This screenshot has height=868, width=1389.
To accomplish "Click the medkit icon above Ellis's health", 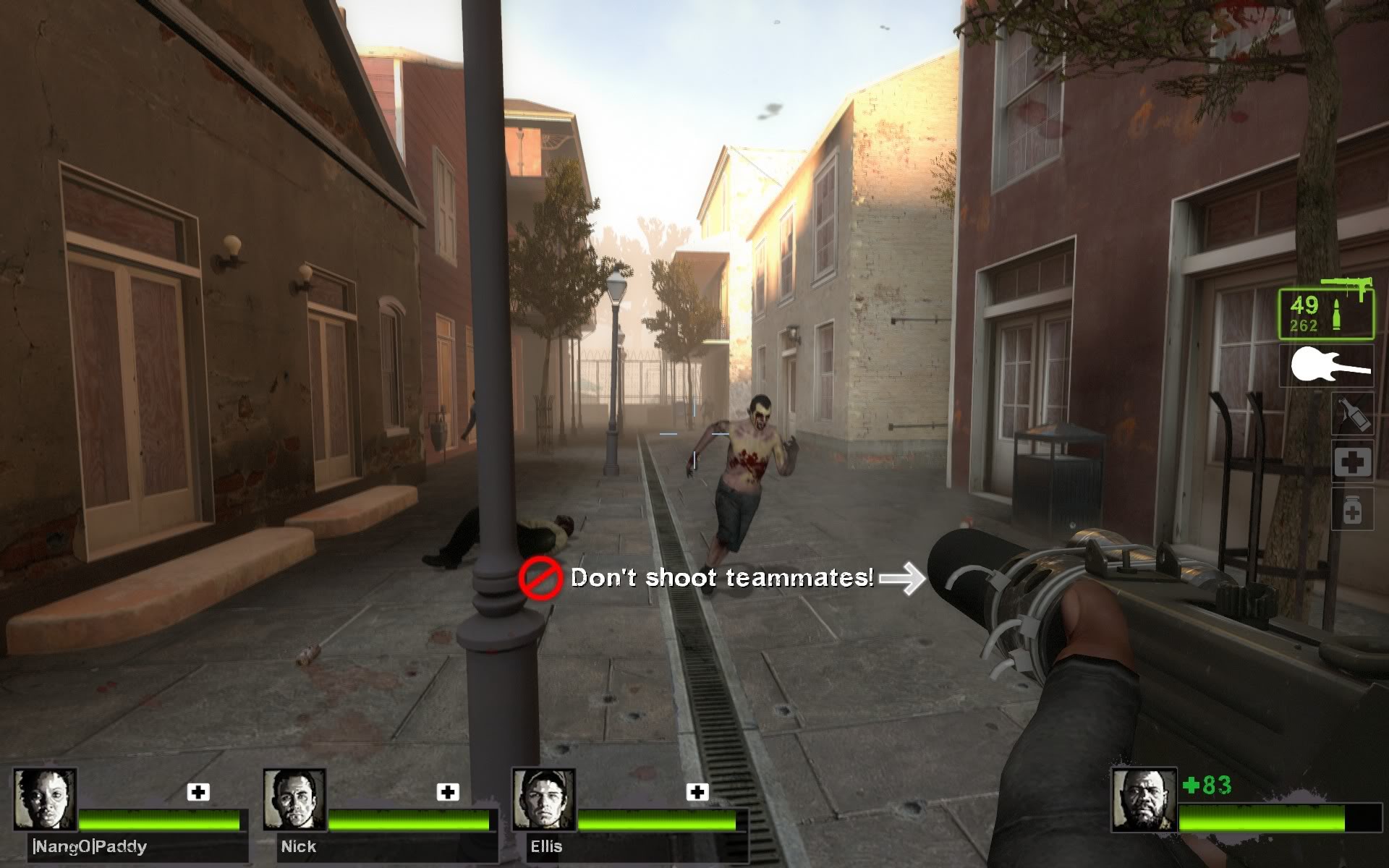I will [x=697, y=792].
